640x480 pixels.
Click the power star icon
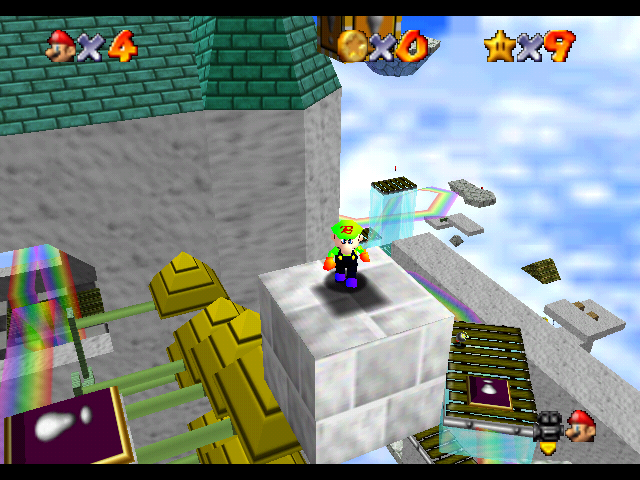pyautogui.click(x=499, y=45)
